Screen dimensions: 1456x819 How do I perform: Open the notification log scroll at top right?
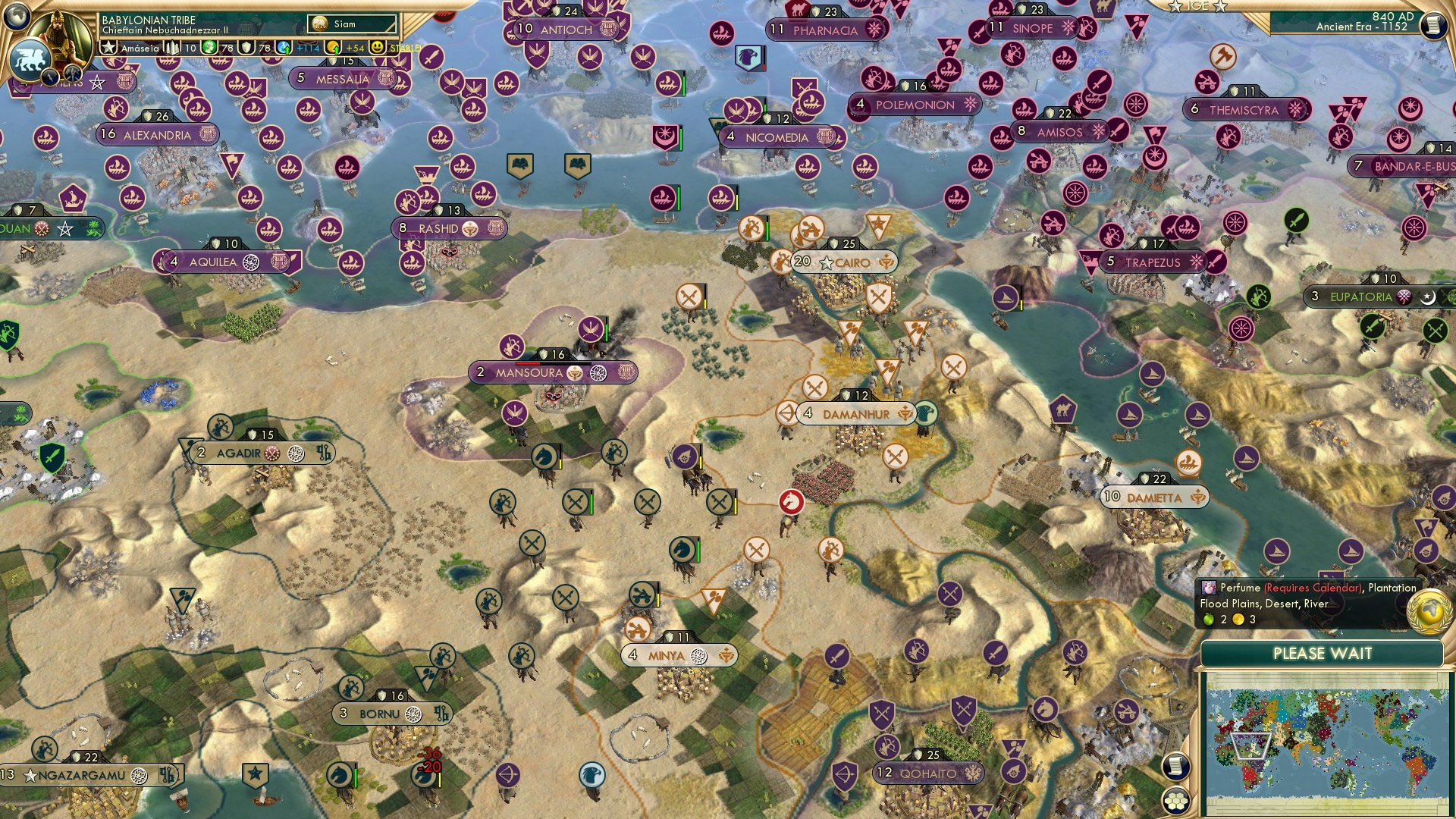1432,26
